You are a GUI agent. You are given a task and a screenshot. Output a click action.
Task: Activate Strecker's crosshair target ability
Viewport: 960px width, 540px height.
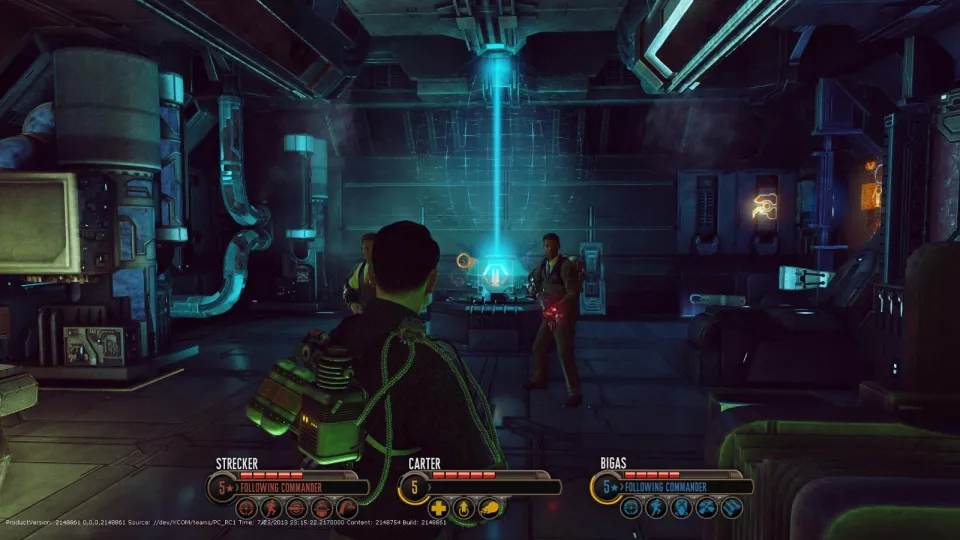coord(246,507)
